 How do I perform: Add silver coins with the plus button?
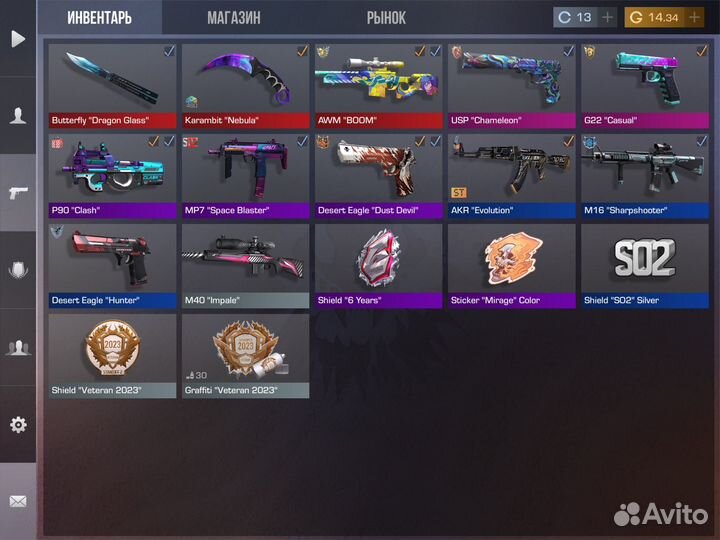[607, 17]
